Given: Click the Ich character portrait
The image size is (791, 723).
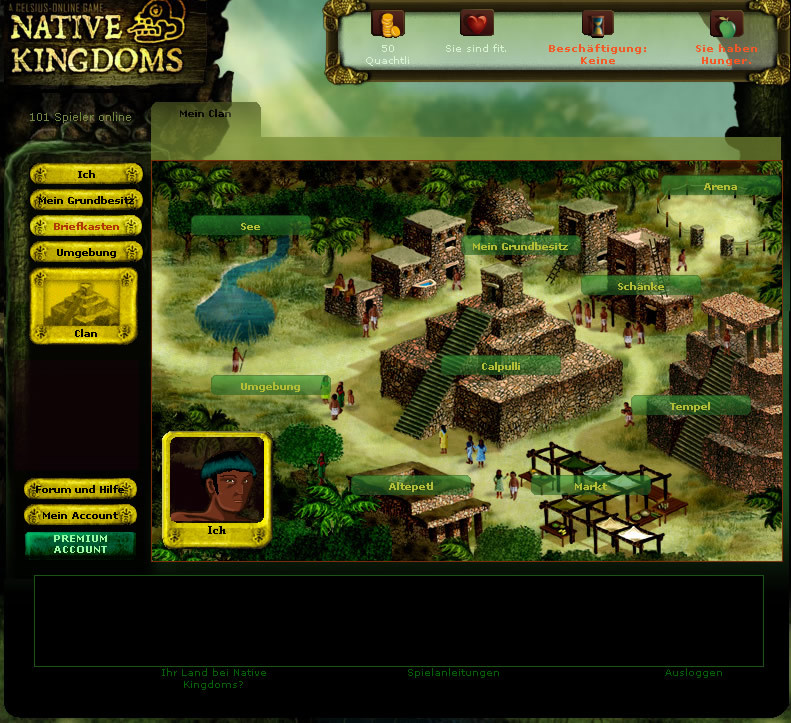Looking at the screenshot, I should point(217,482).
